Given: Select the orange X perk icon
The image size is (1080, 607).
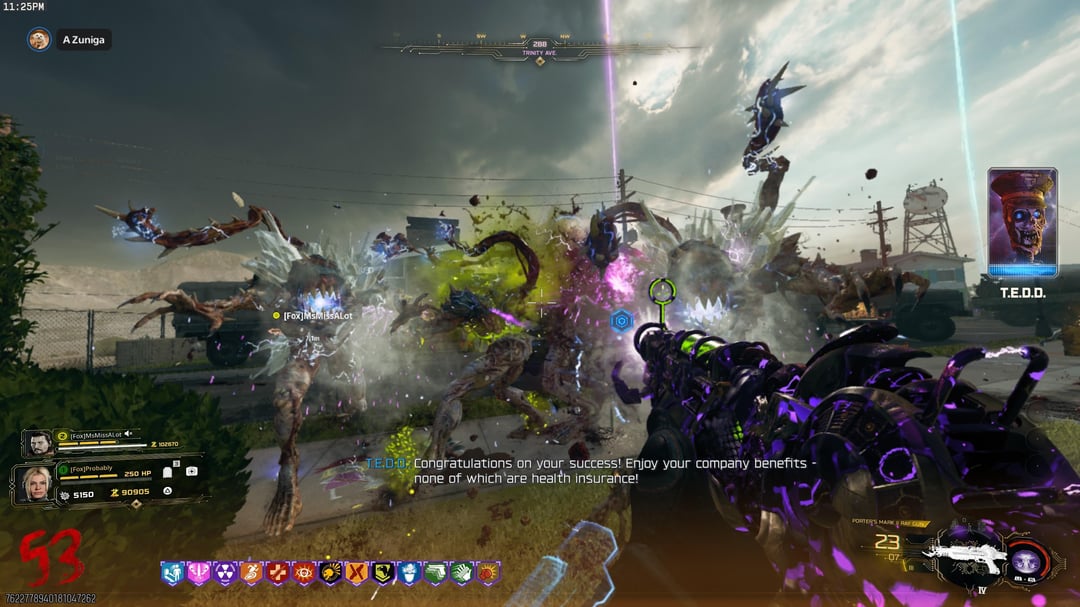Looking at the screenshot, I should [356, 573].
